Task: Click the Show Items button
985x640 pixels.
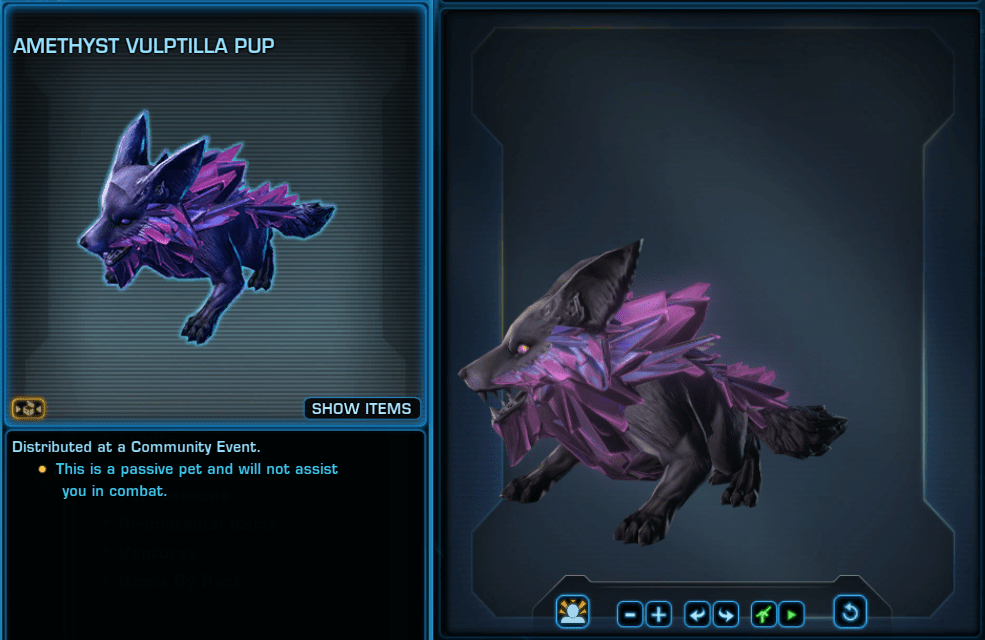Action: click(361, 408)
